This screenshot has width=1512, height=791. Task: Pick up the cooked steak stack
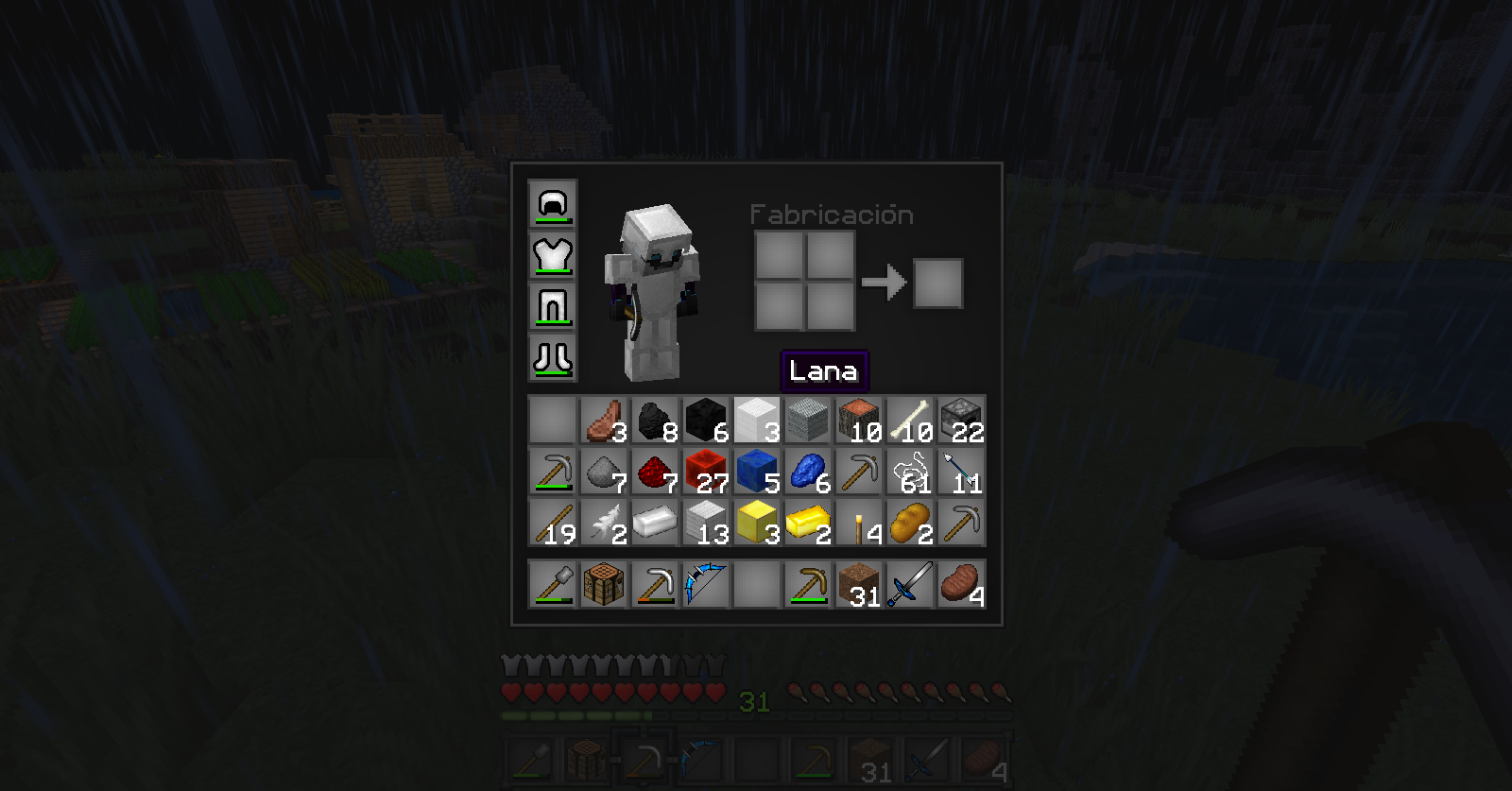[961, 583]
